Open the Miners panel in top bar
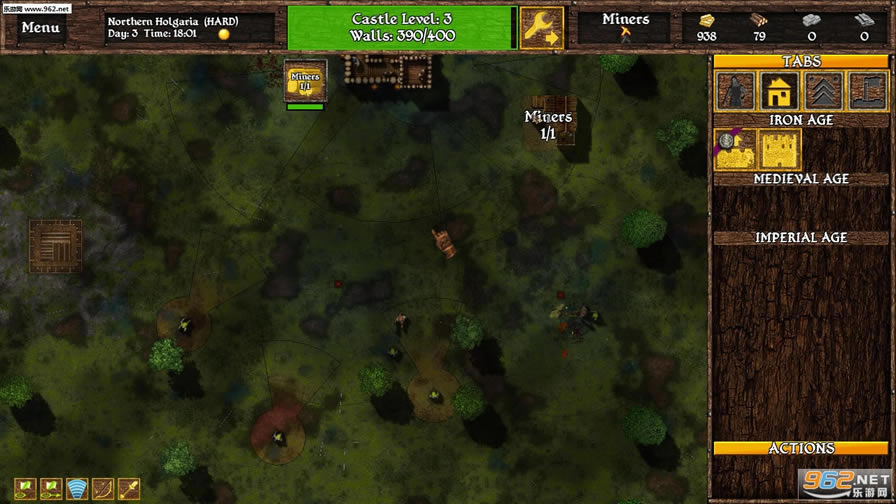896x504 pixels. (626, 26)
